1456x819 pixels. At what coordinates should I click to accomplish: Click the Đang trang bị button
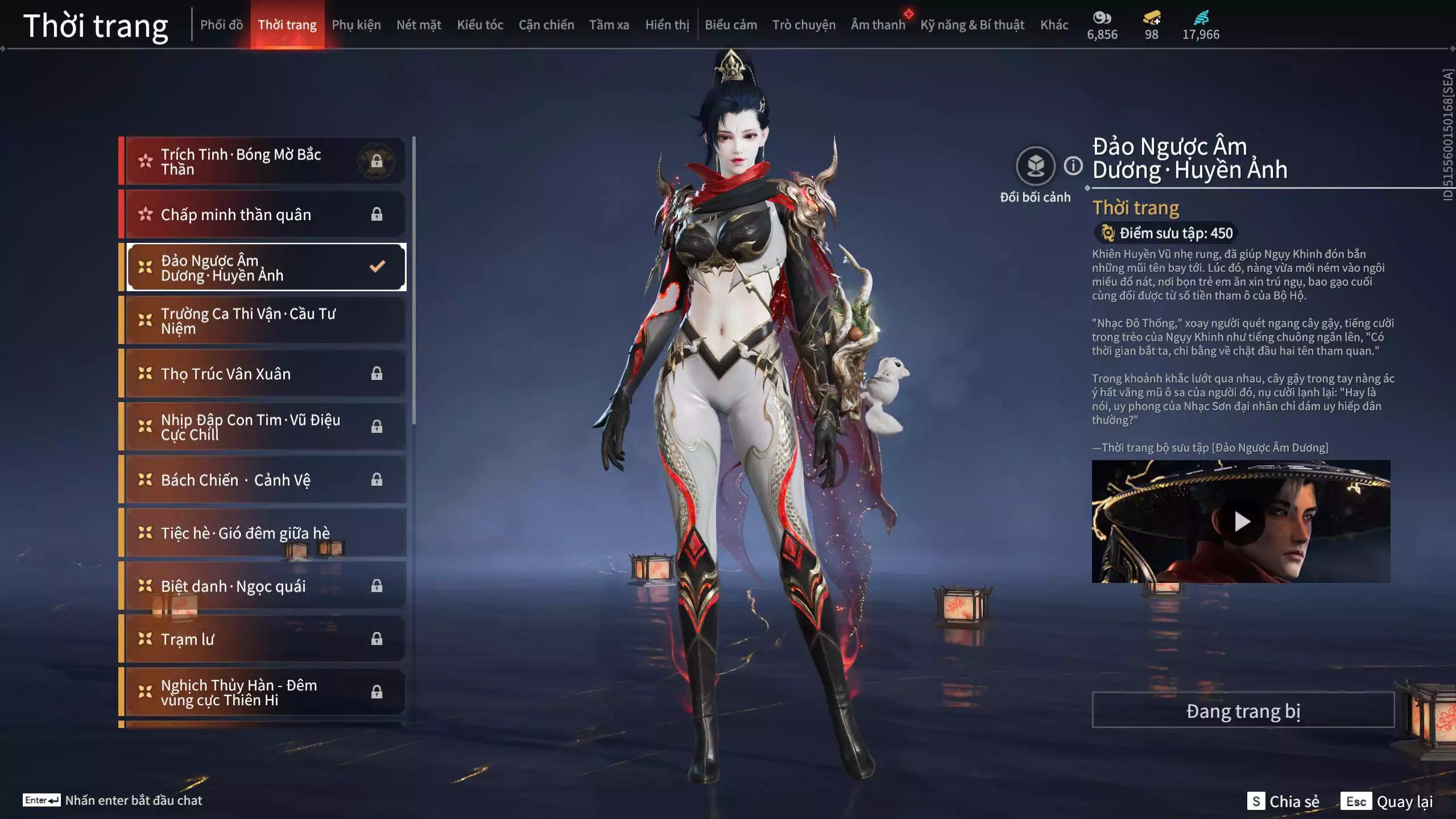pos(1243,711)
